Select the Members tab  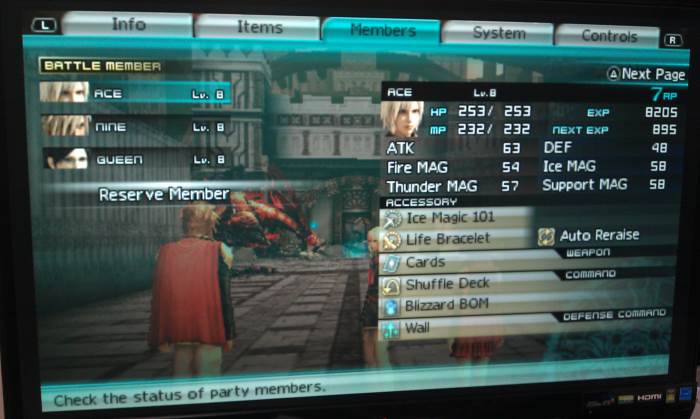(382, 30)
